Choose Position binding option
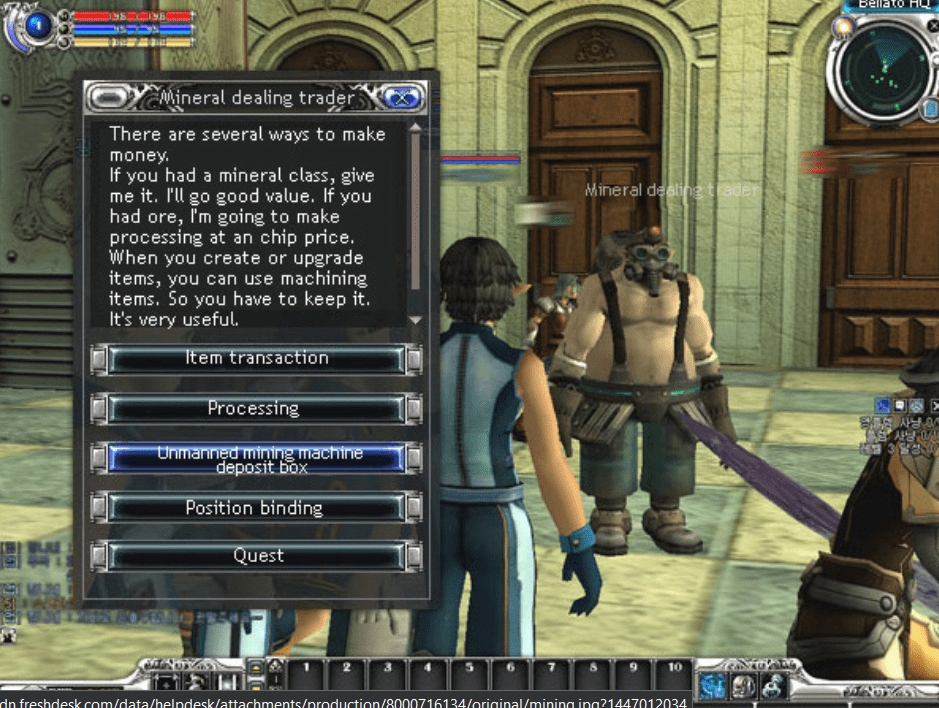This screenshot has width=939, height=708. (256, 508)
